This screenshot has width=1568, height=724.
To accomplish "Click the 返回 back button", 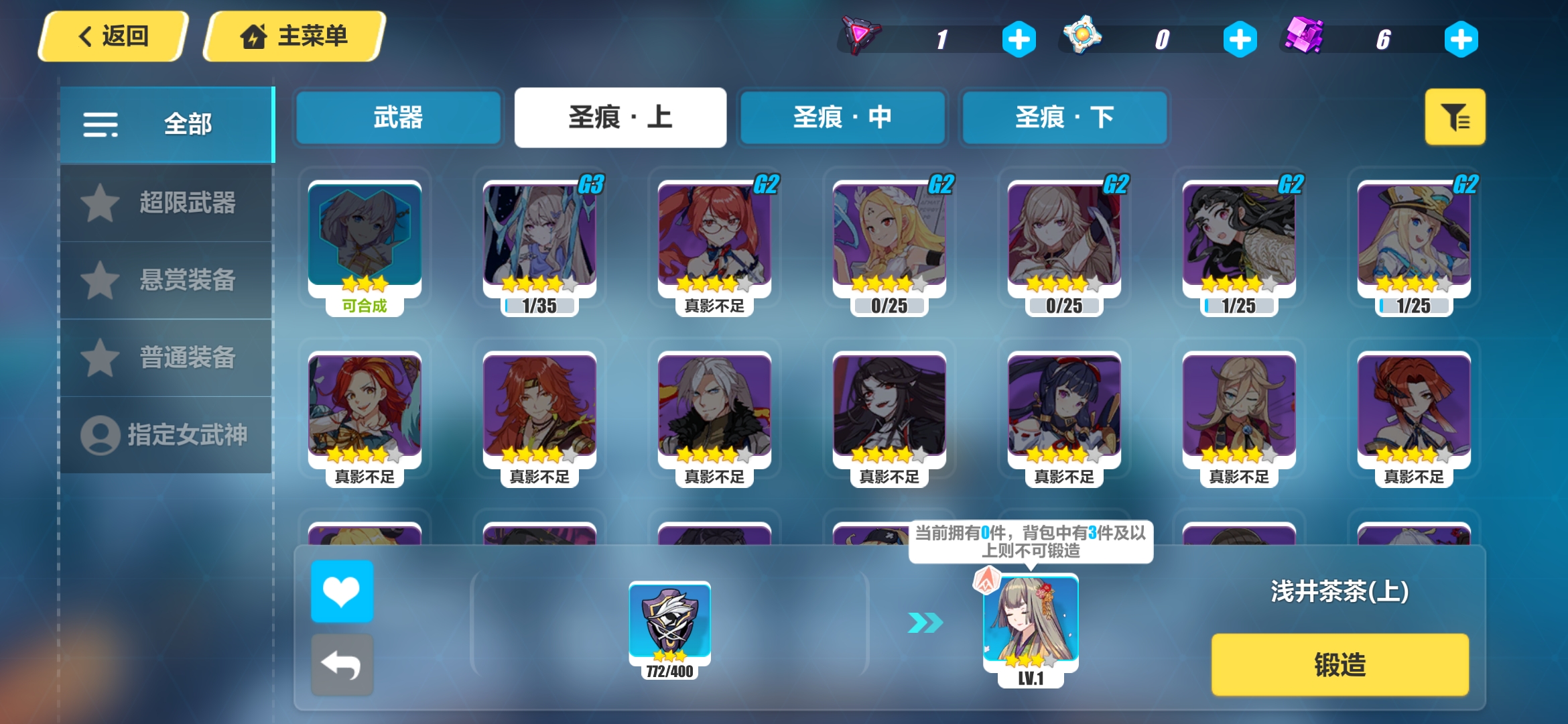I will 114,35.
